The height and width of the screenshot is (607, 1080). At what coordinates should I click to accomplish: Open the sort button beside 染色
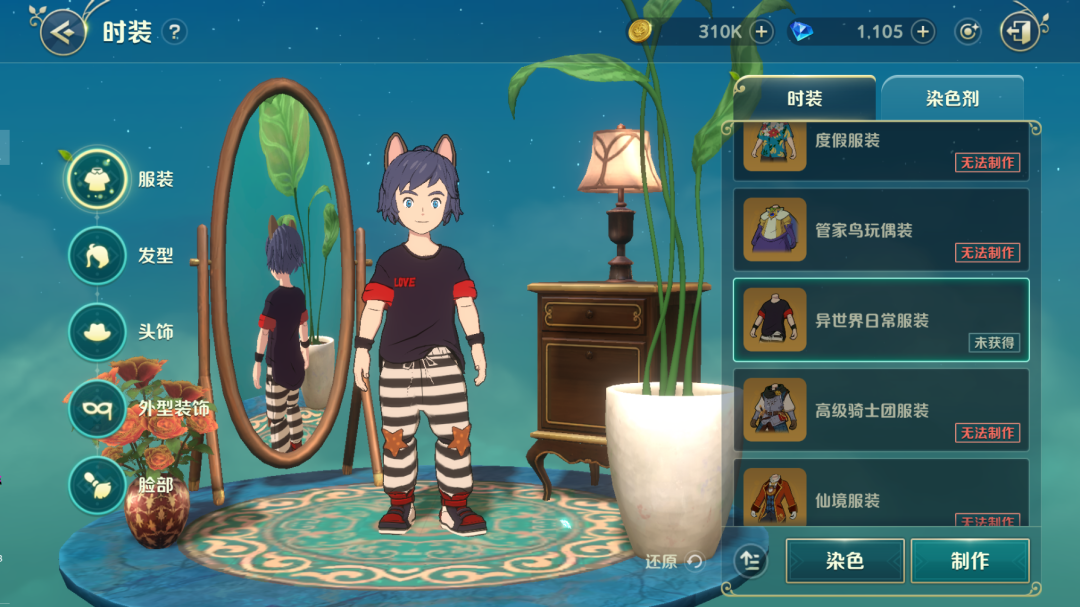click(751, 561)
